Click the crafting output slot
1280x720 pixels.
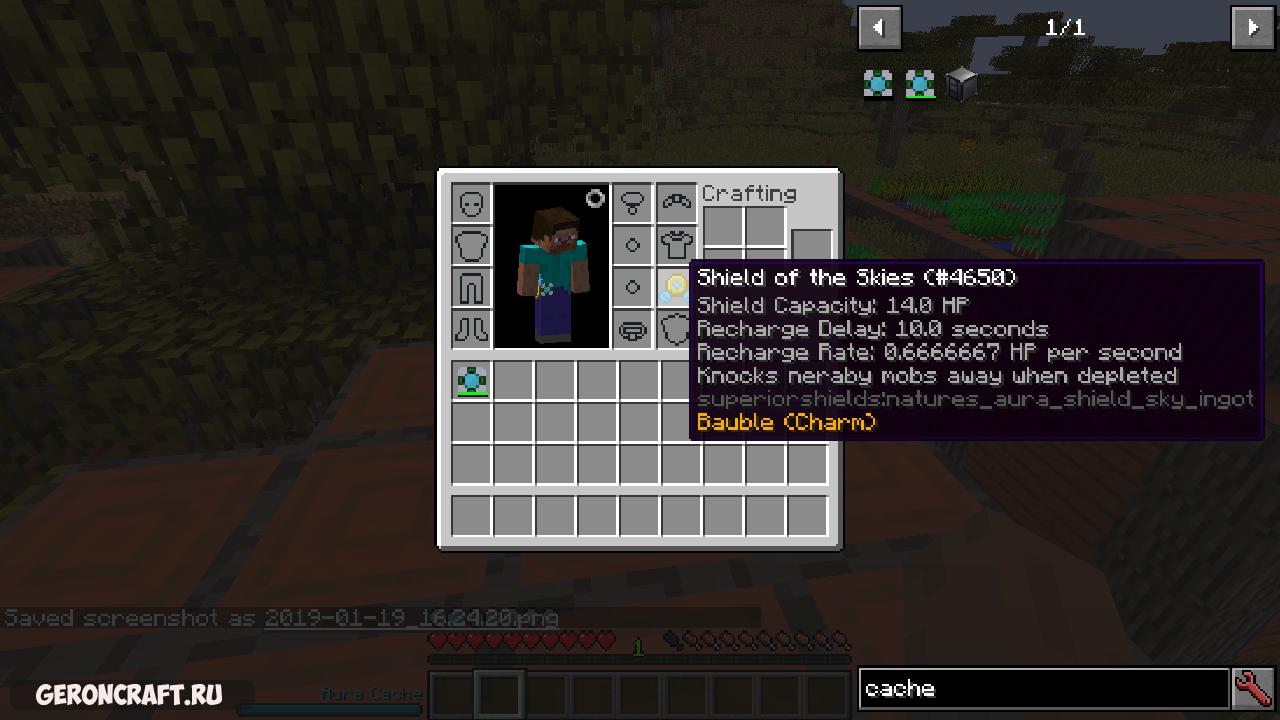(812, 243)
